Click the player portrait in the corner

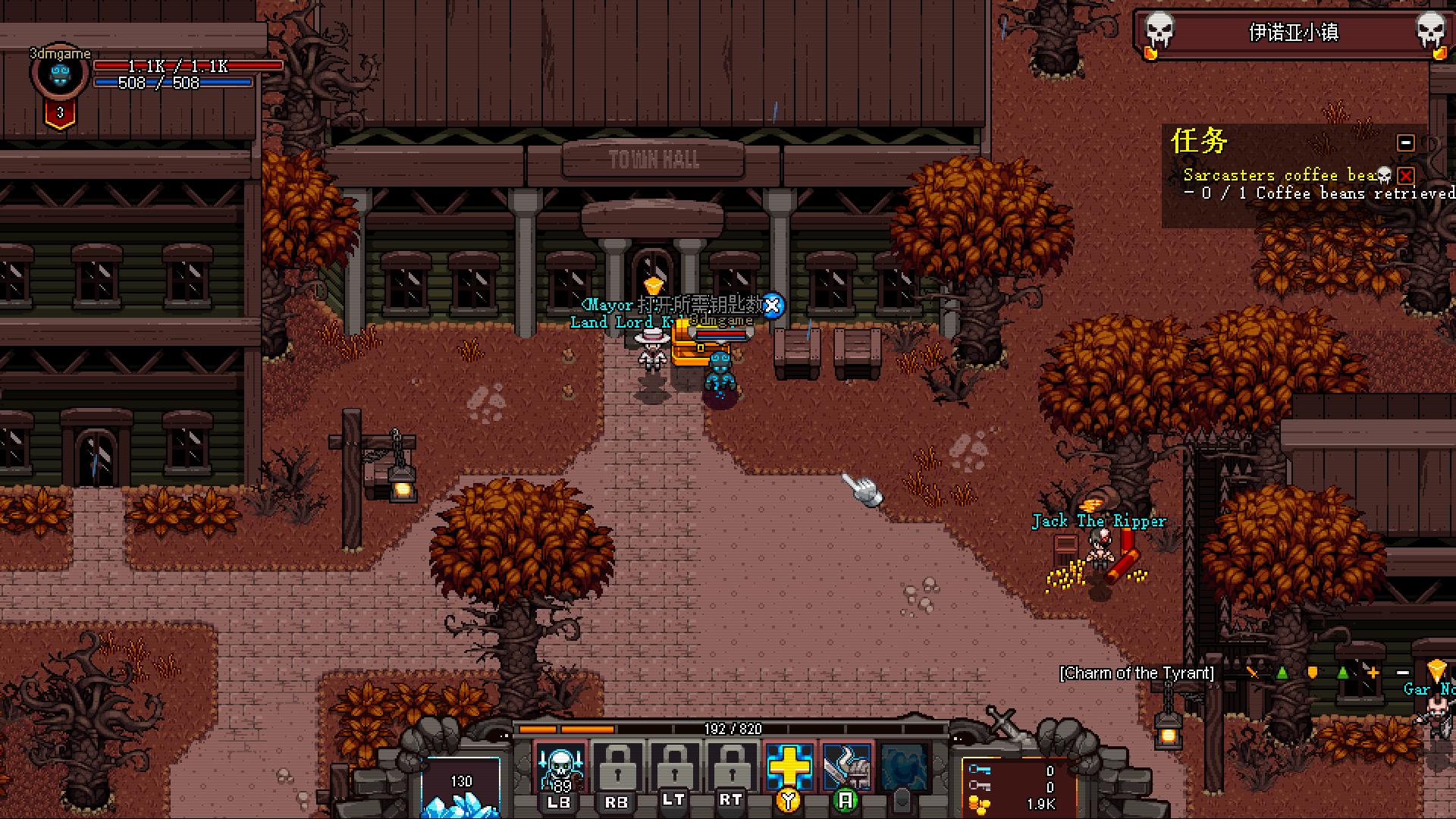click(60, 74)
